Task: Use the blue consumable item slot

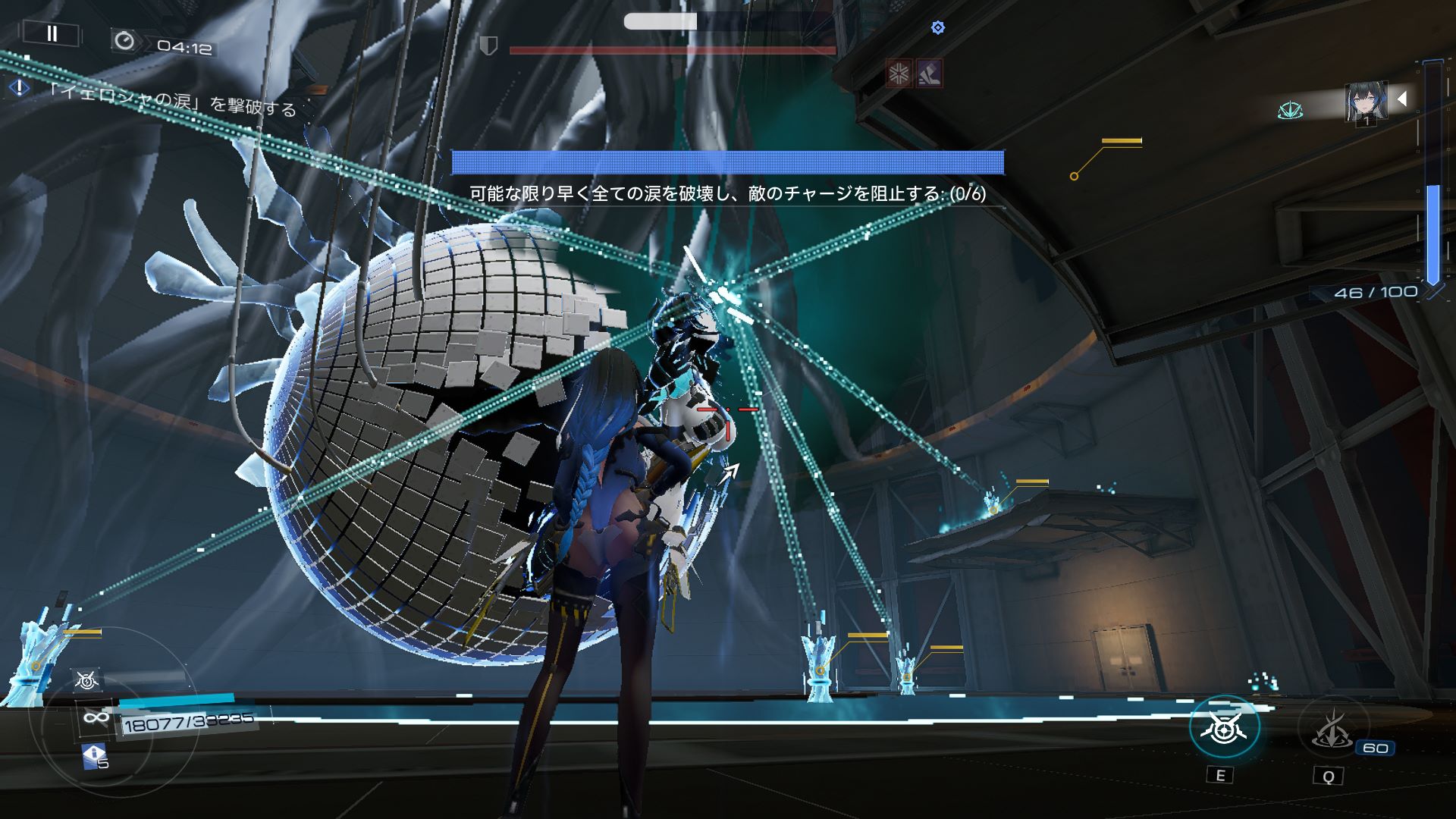Action: [93, 755]
